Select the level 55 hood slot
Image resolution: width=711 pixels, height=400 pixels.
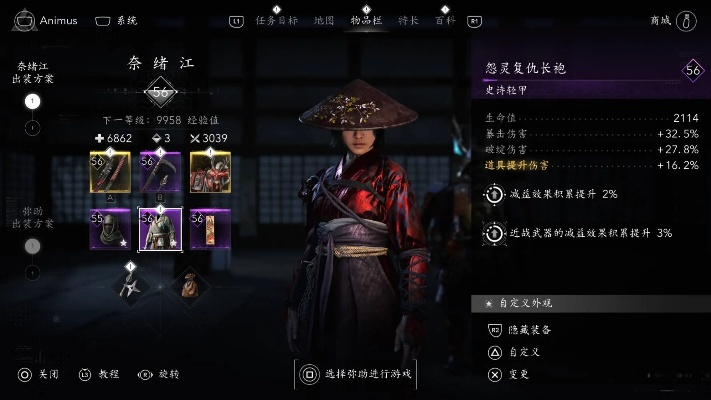(110, 230)
